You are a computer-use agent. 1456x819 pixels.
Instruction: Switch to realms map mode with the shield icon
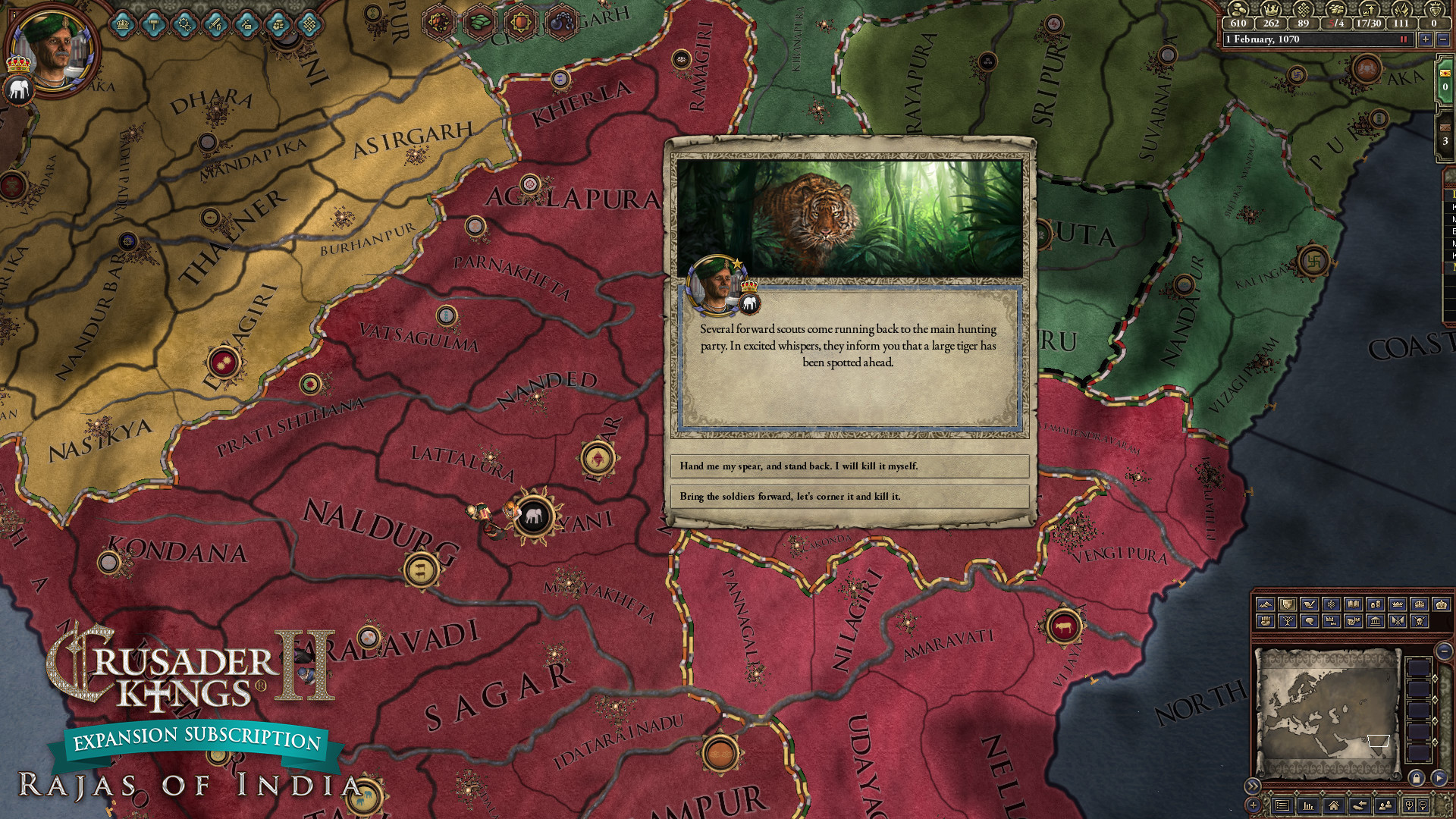1288,604
